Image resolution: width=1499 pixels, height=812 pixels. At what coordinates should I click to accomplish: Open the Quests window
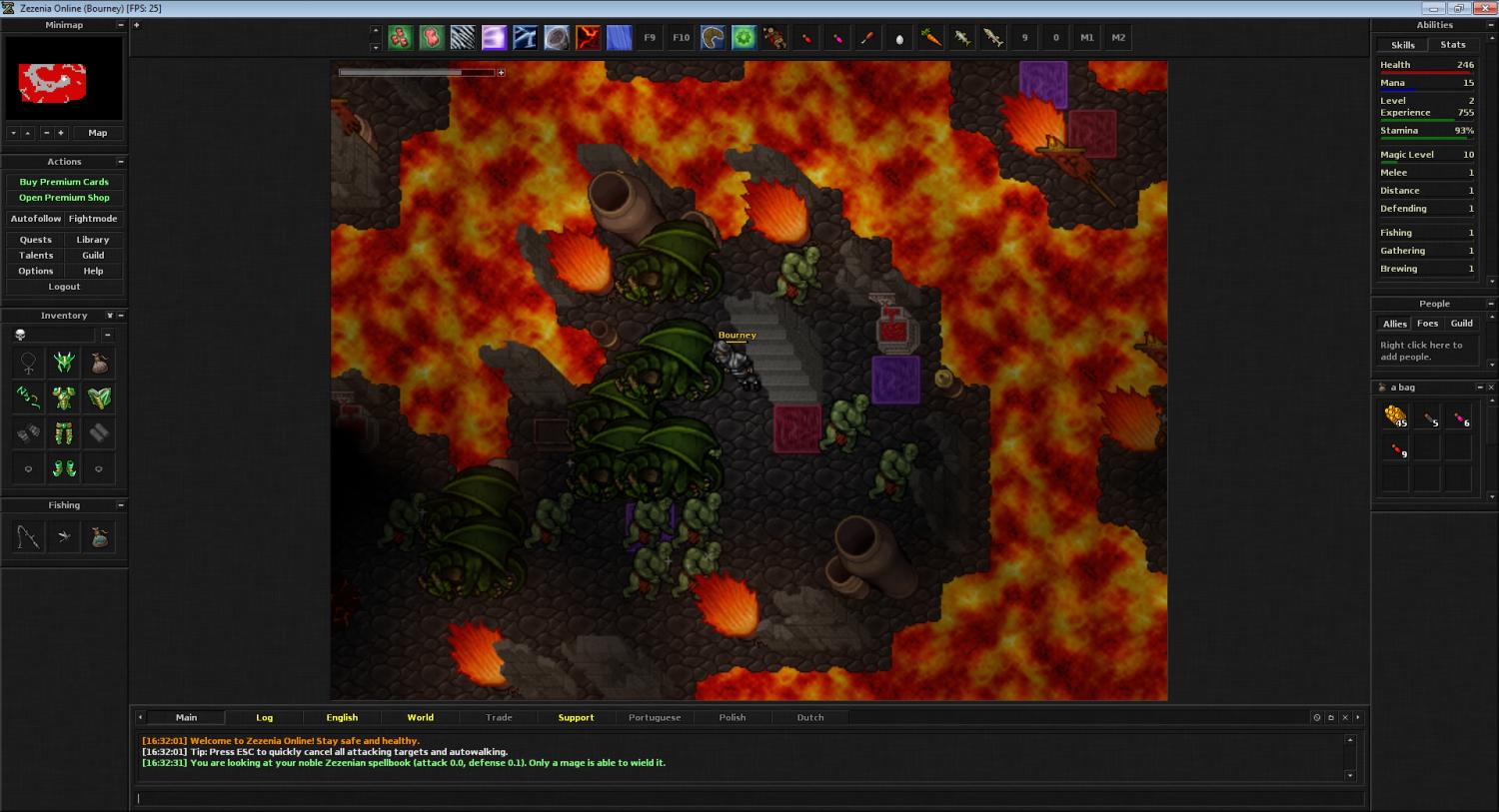36,240
